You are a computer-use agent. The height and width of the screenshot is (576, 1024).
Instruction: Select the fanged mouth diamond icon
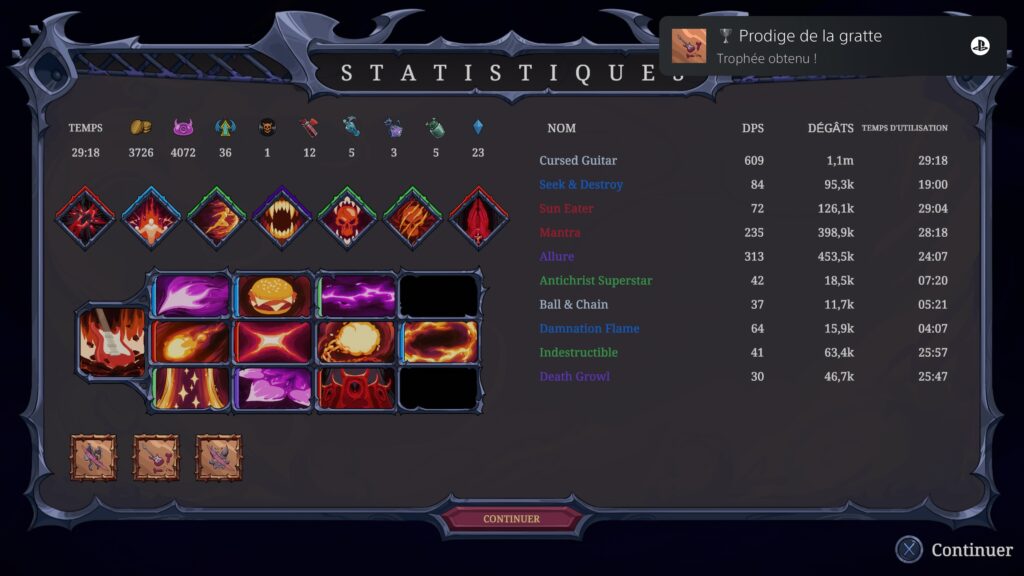(x=281, y=217)
